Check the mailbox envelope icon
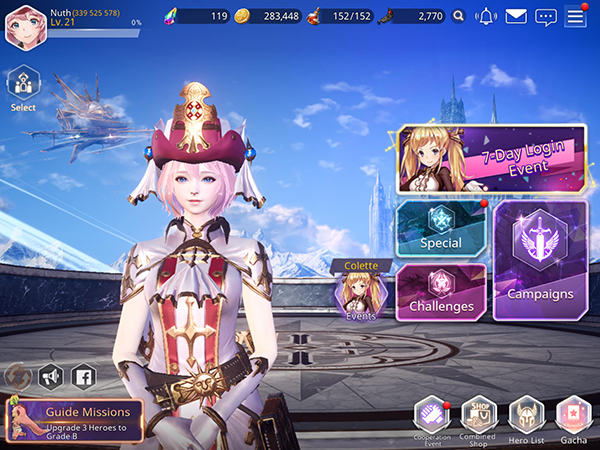Screen dimensions: 600x450 tap(516, 16)
